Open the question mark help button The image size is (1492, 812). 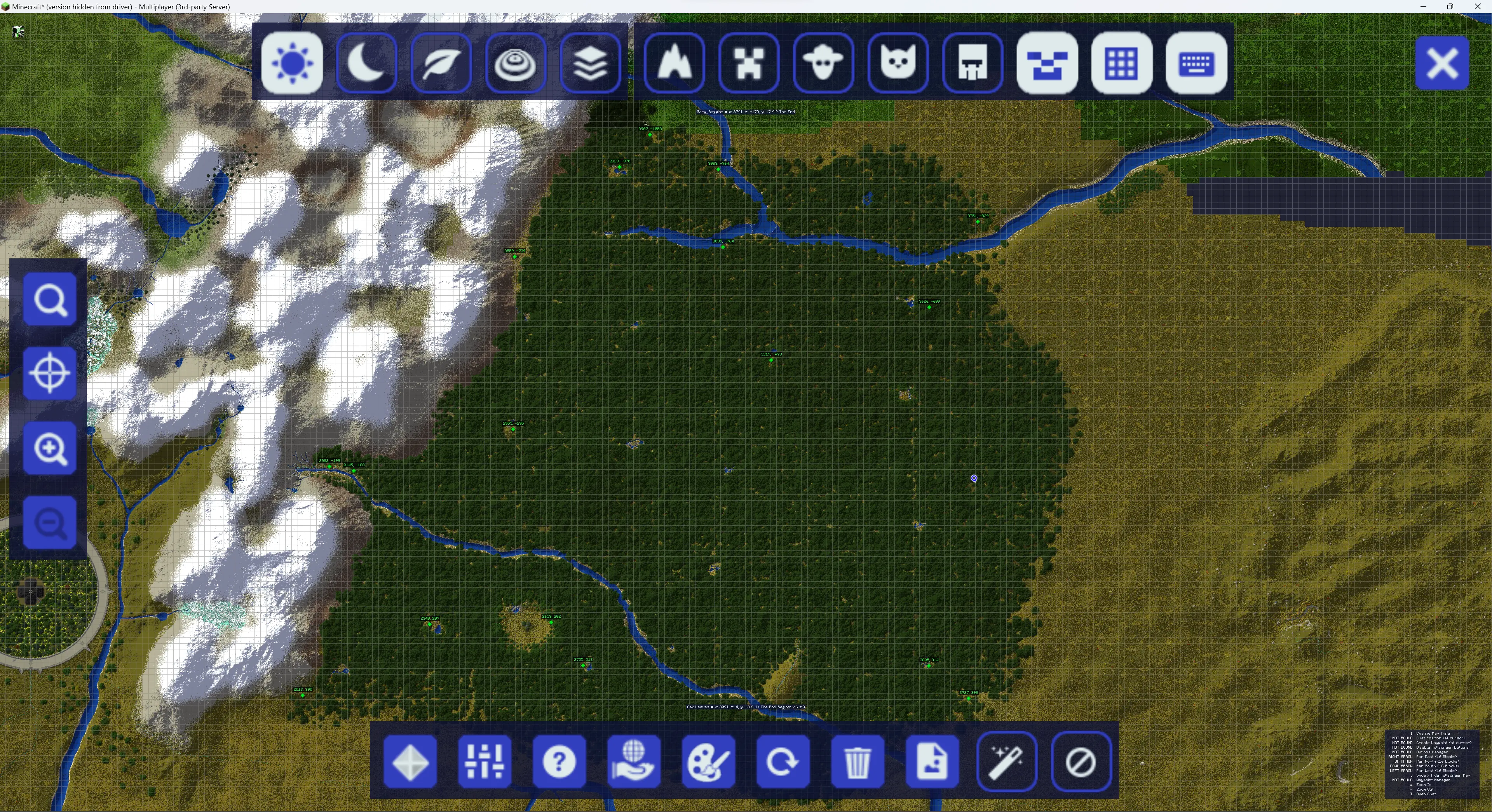[559, 761]
